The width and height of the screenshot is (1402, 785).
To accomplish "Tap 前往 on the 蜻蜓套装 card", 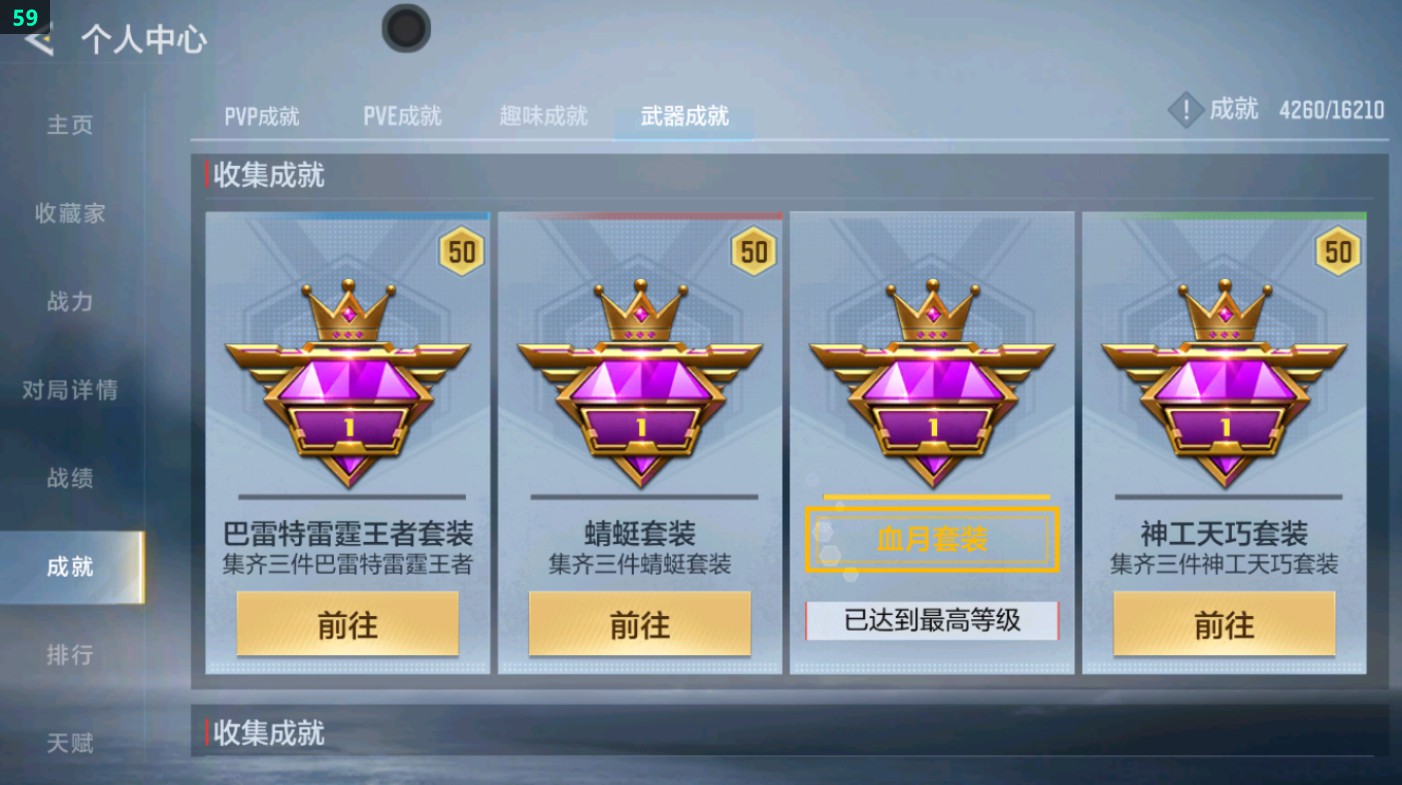I will point(640,623).
